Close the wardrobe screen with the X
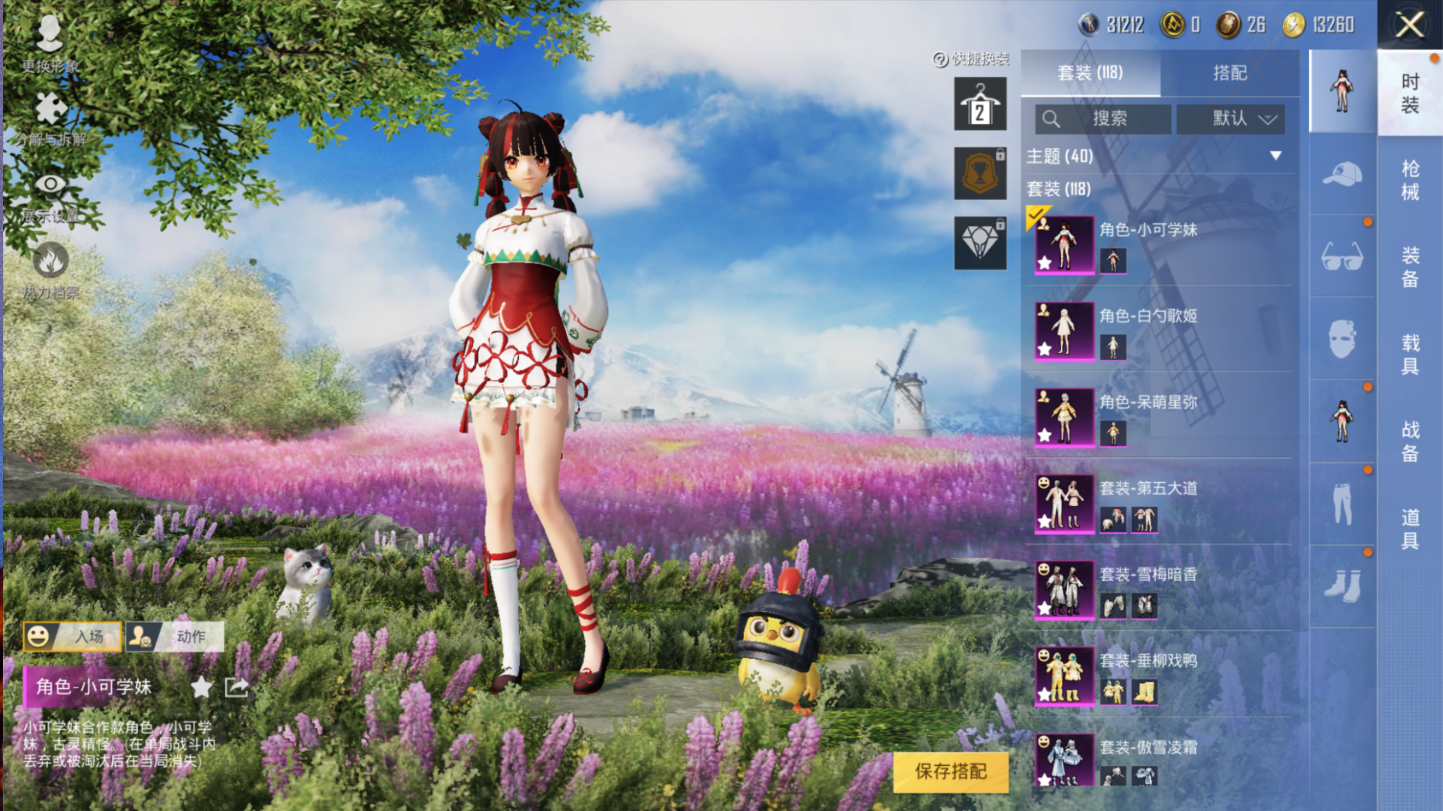 (1409, 25)
